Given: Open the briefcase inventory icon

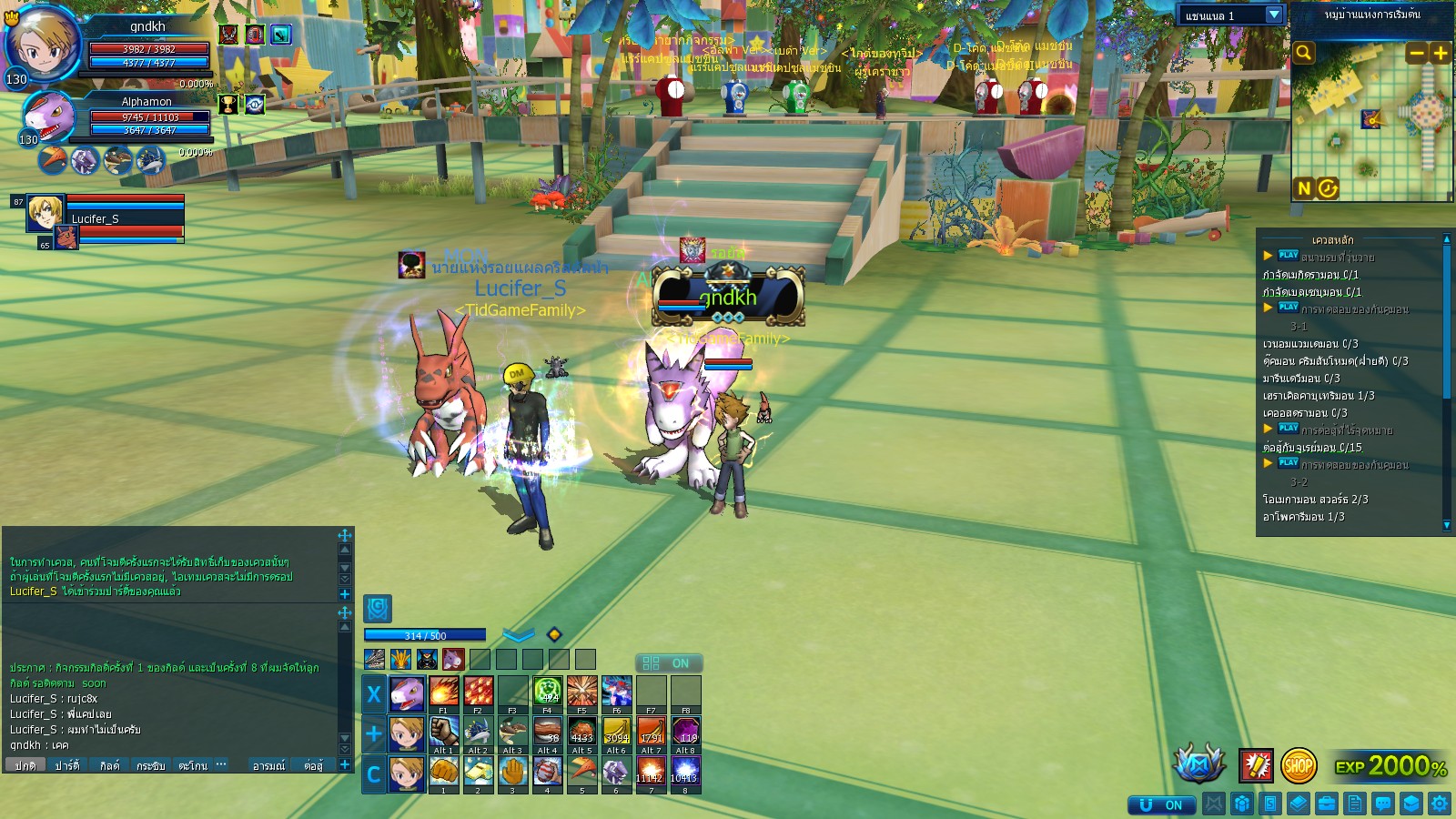Looking at the screenshot, I should [x=1326, y=804].
